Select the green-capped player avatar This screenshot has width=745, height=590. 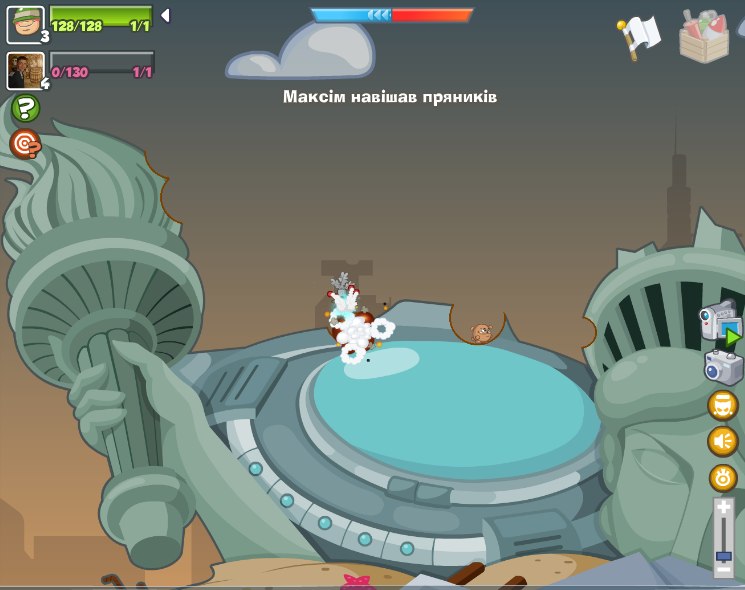[25, 24]
